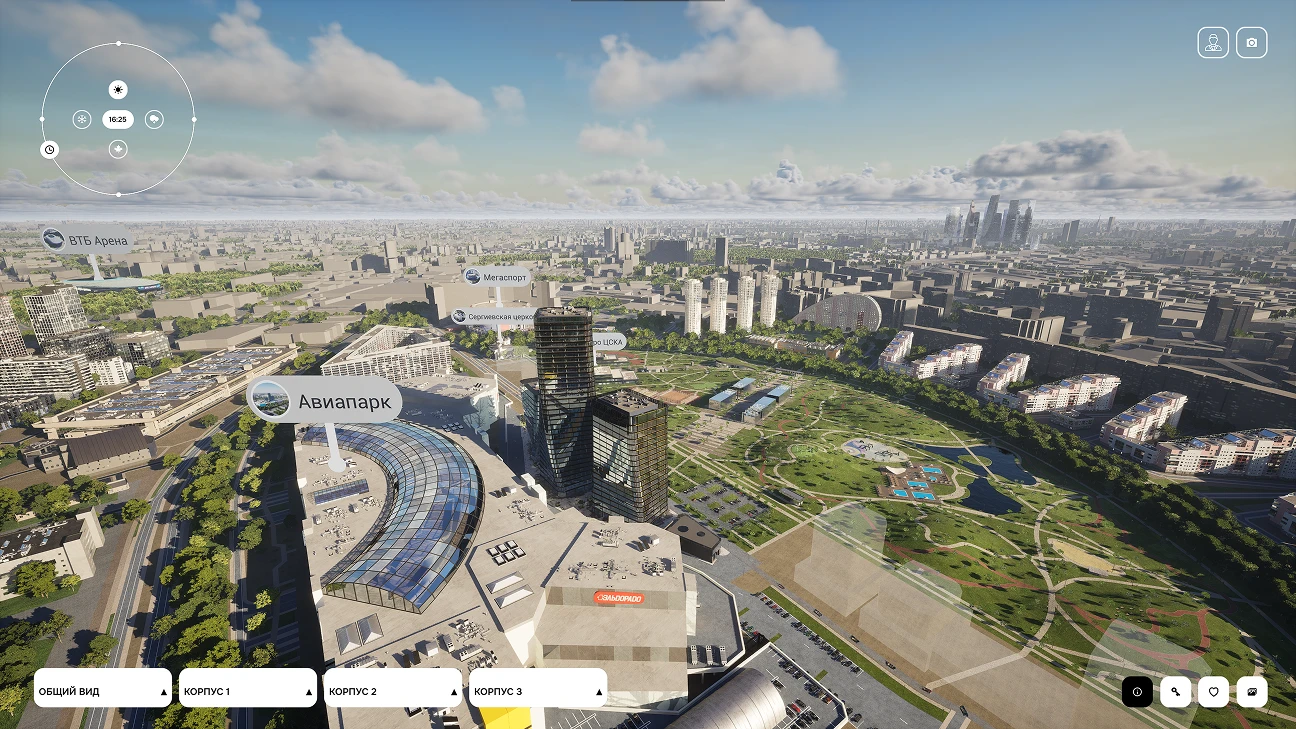Activate the maple leaf autumn icon
This screenshot has height=729, width=1296.
coord(118,150)
